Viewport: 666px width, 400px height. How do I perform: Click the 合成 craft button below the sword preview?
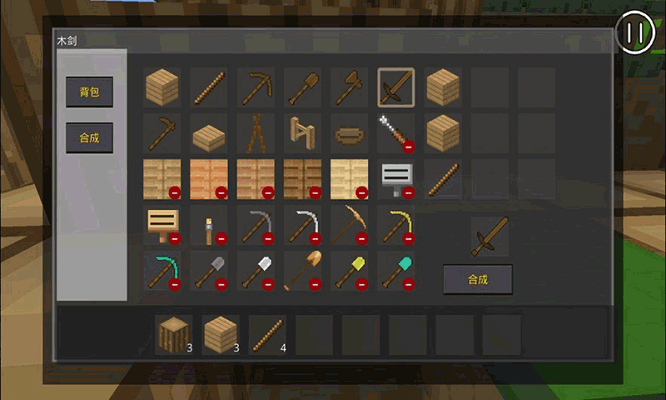(x=478, y=280)
